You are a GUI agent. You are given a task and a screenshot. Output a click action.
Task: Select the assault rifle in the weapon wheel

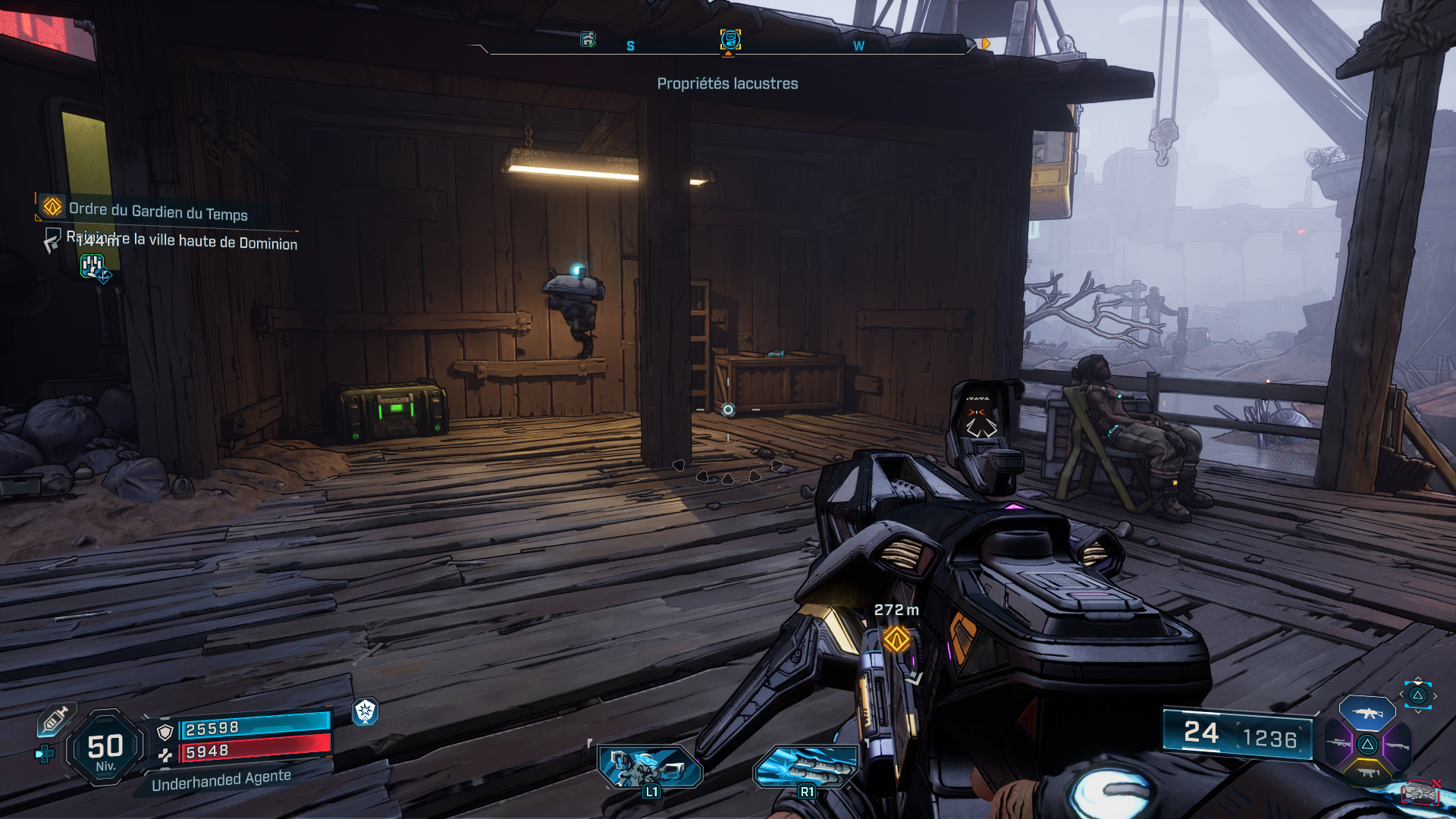[1367, 714]
